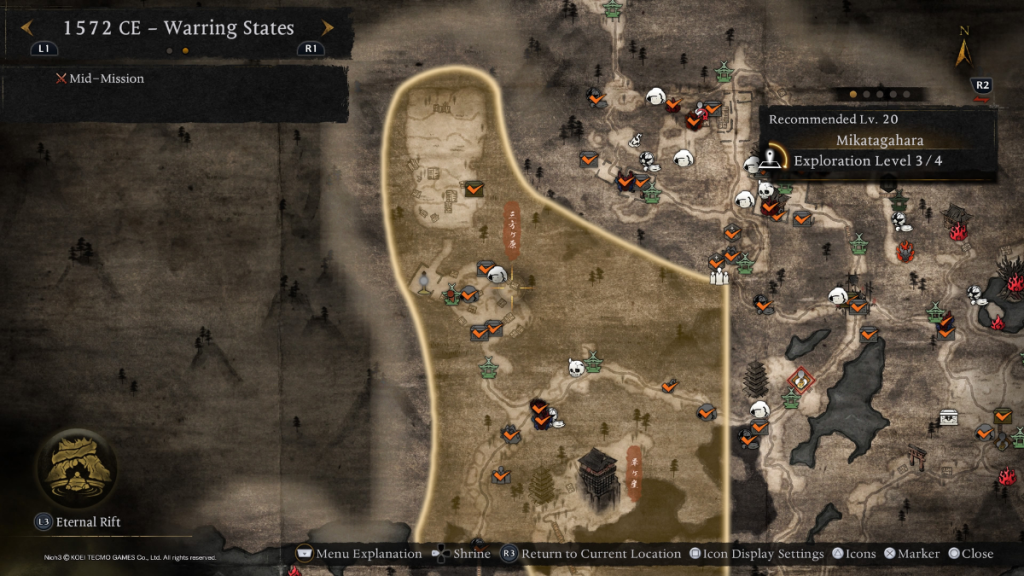This screenshot has height=576, width=1024.
Task: Select the horned skull map marker
Action: (x=576, y=368)
